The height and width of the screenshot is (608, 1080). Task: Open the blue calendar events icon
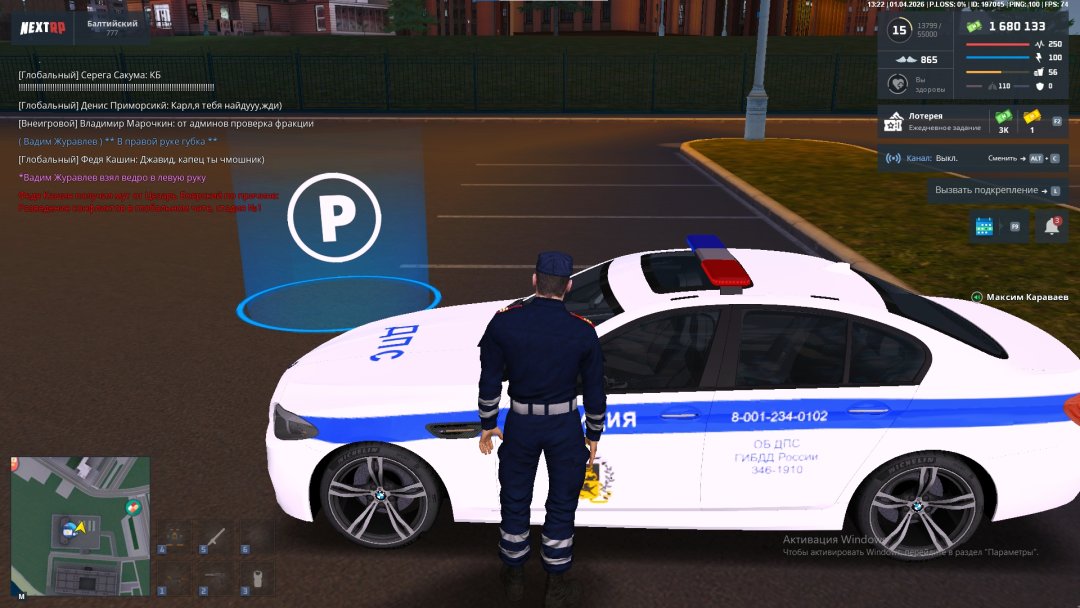(984, 227)
